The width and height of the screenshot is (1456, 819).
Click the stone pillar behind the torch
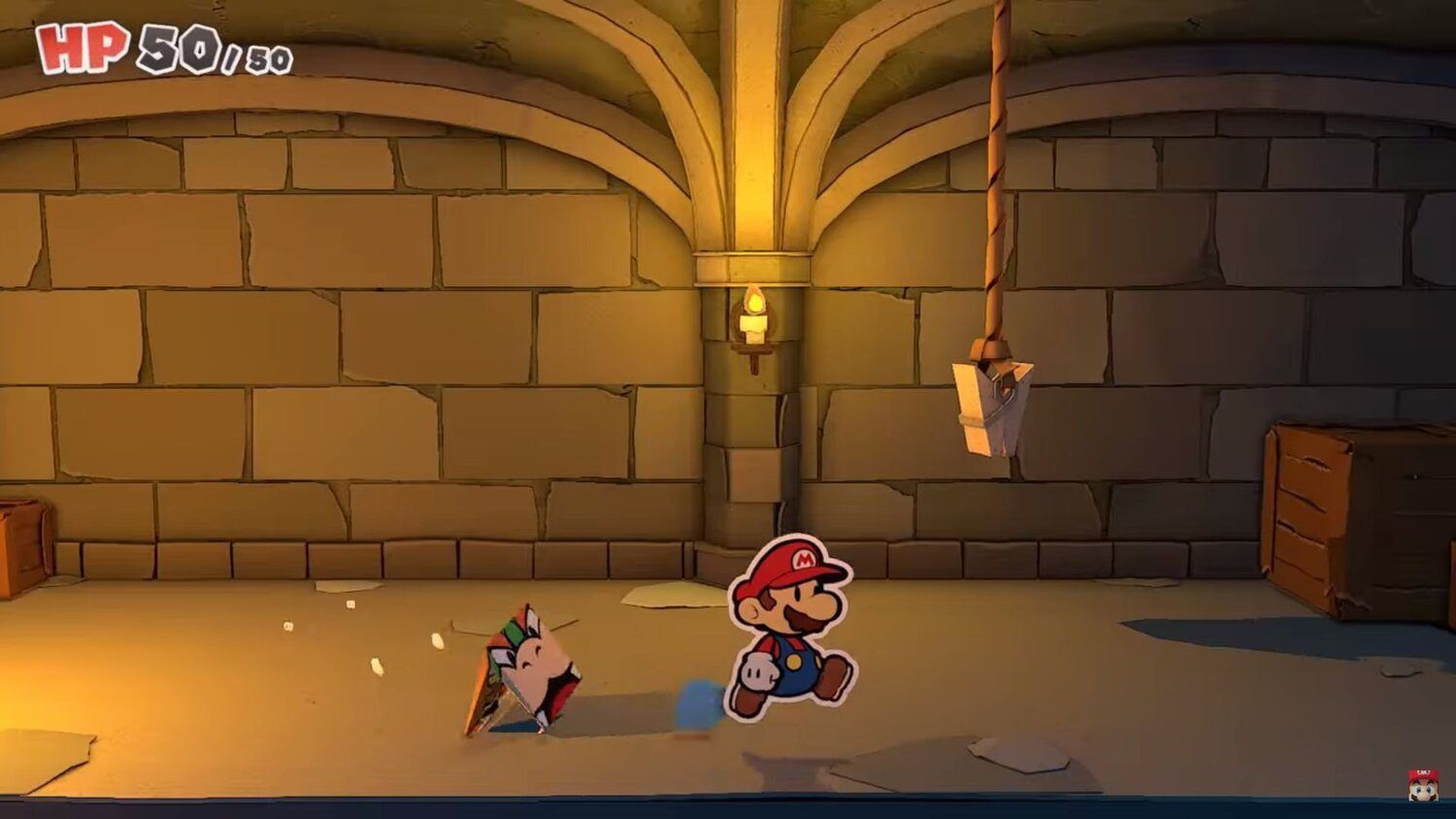point(752,437)
